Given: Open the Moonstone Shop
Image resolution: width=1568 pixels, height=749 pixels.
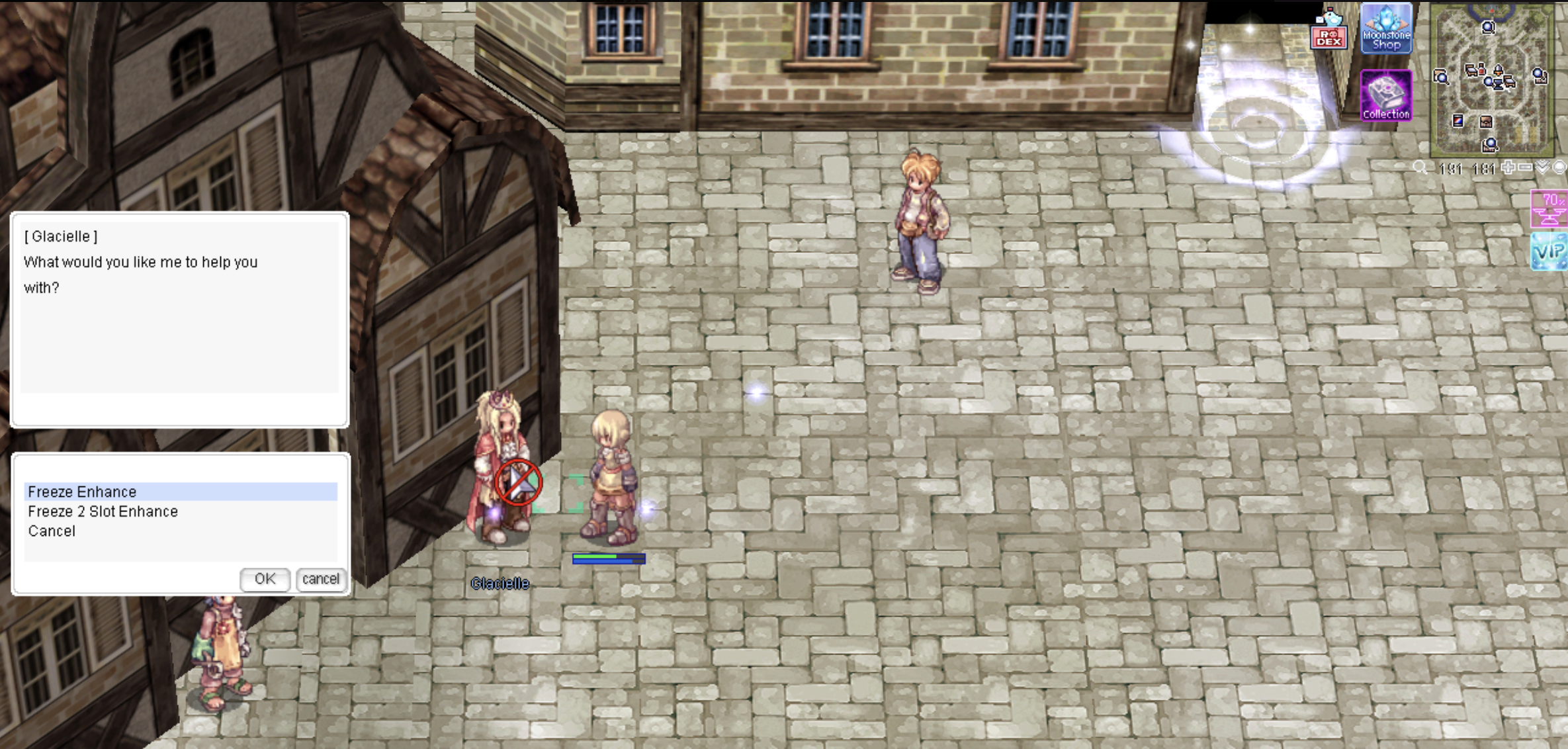Looking at the screenshot, I should coord(1386,29).
